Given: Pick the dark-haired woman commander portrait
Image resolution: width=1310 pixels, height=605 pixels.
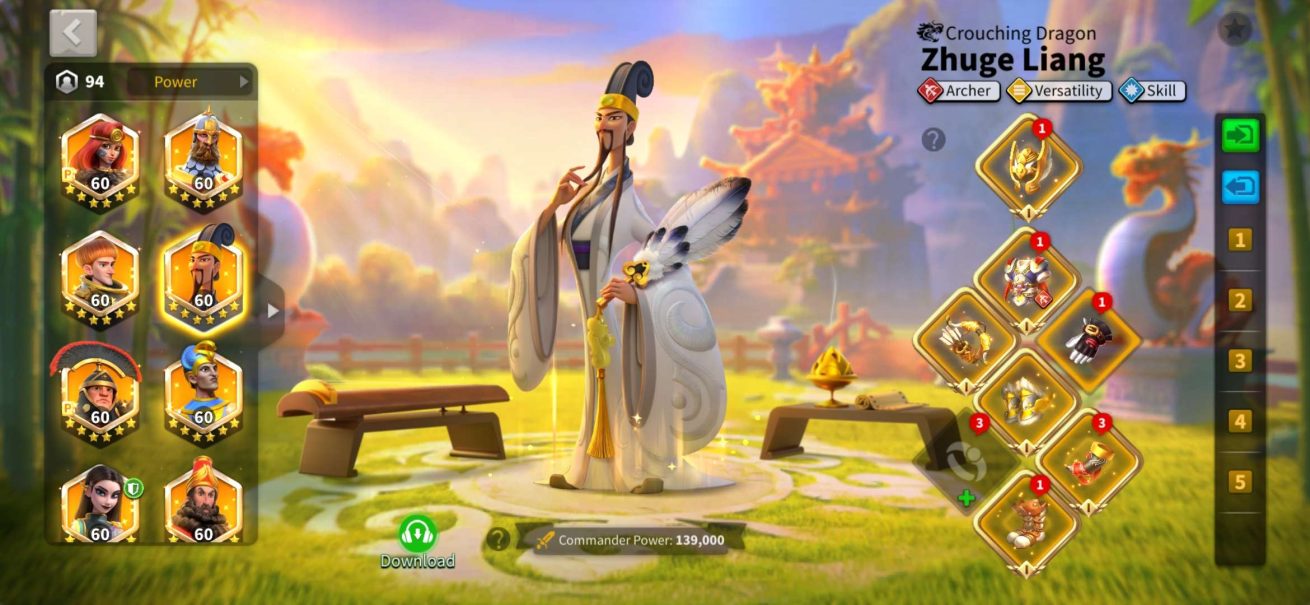Looking at the screenshot, I should pyautogui.click(x=100, y=506).
